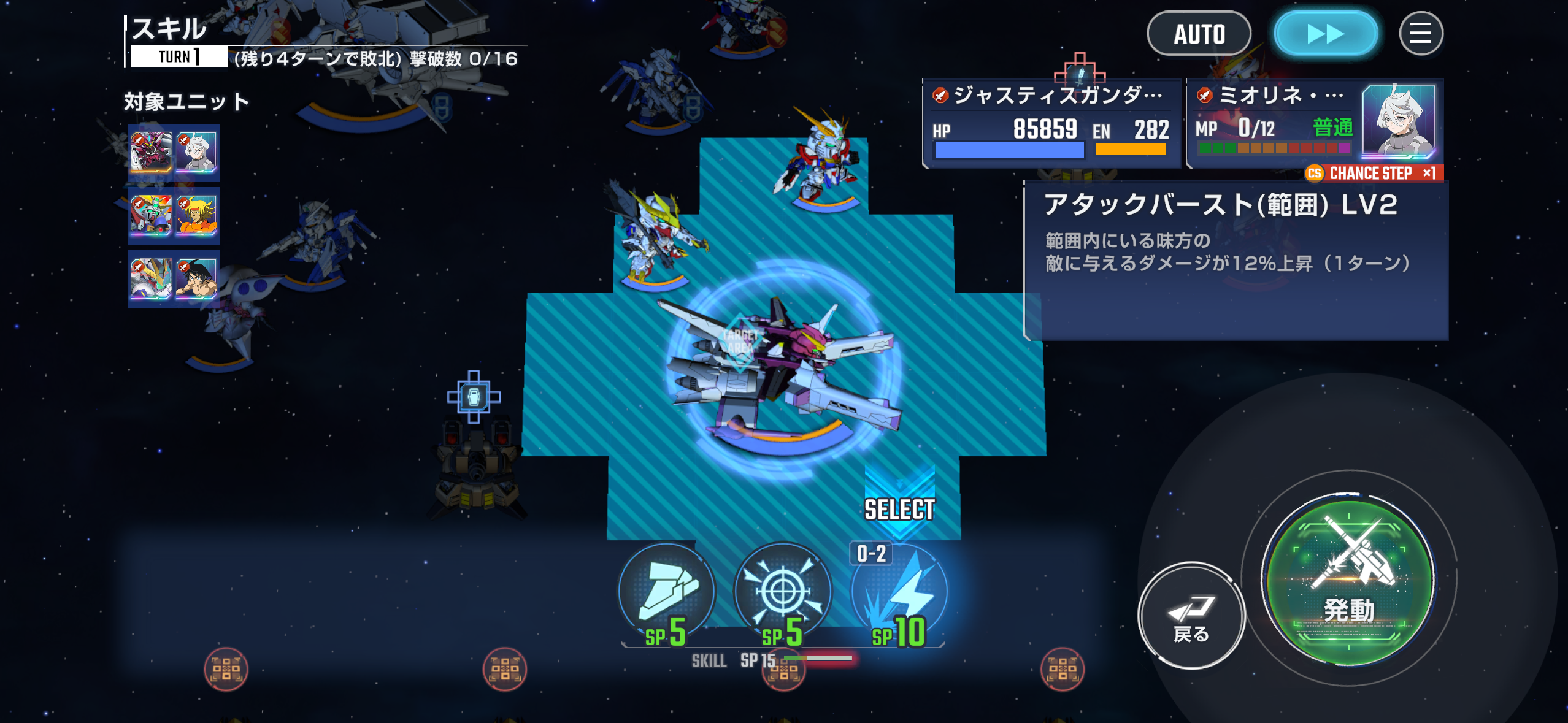Select the black-haired pilot's target unit row
This screenshot has width=1568, height=723.
174,279
